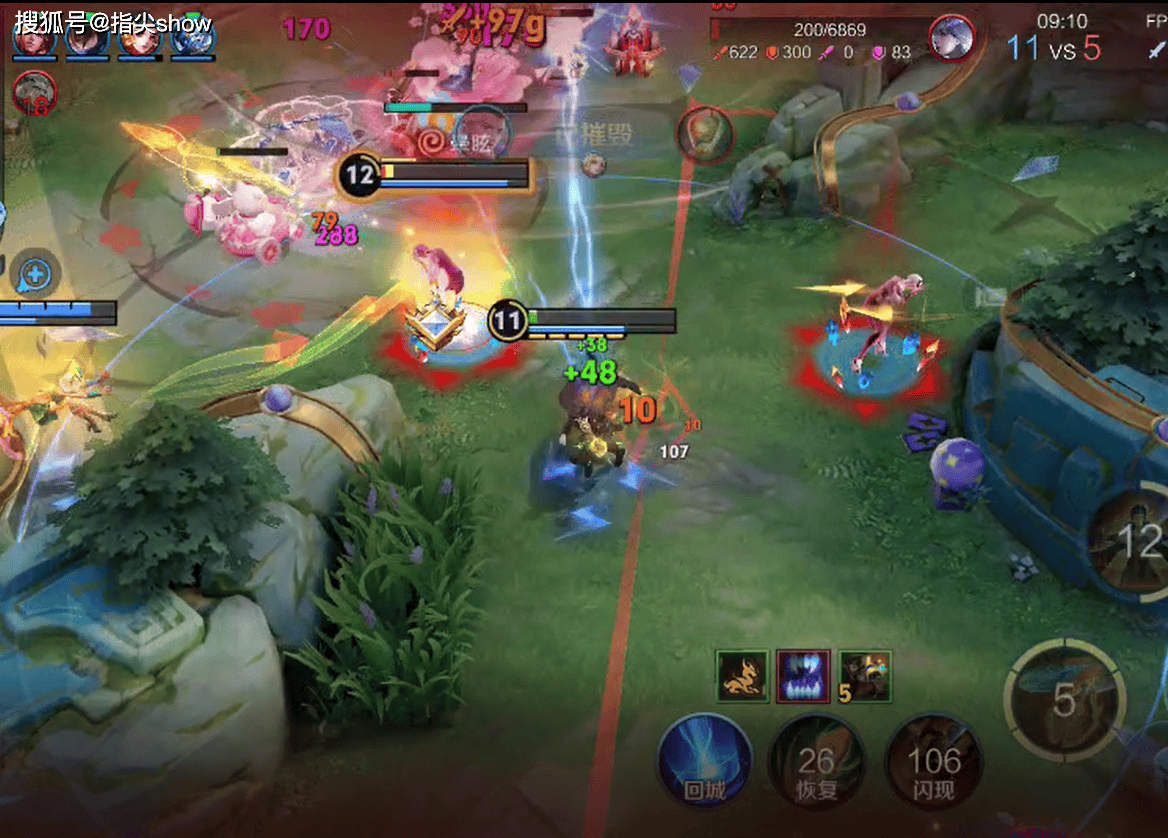This screenshot has width=1168, height=838.
Task: Activate the blue fangs item icon
Action: (x=804, y=677)
